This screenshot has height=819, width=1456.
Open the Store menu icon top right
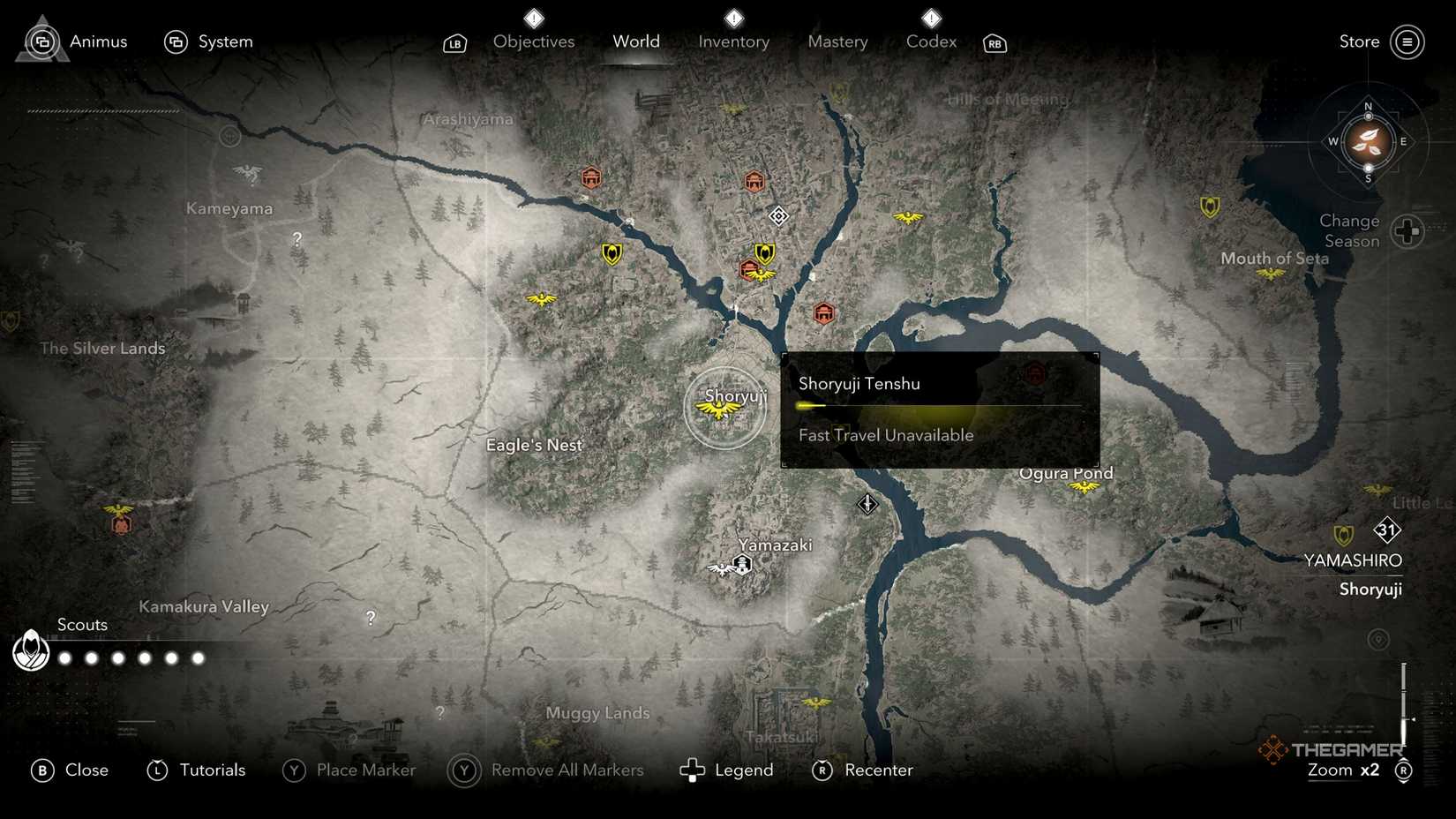(1407, 41)
